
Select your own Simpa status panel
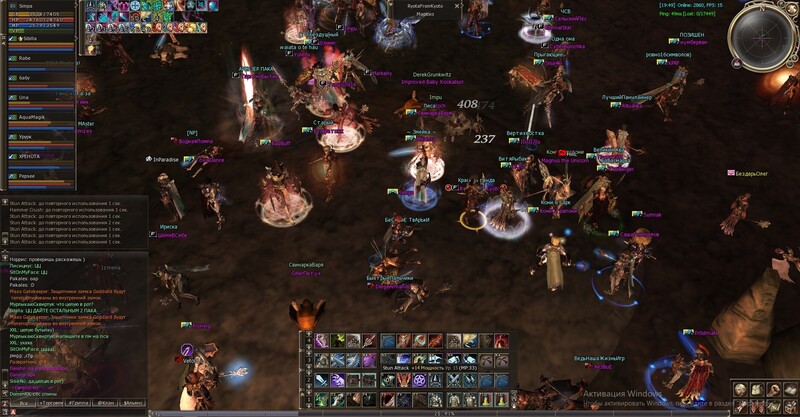coord(40,15)
